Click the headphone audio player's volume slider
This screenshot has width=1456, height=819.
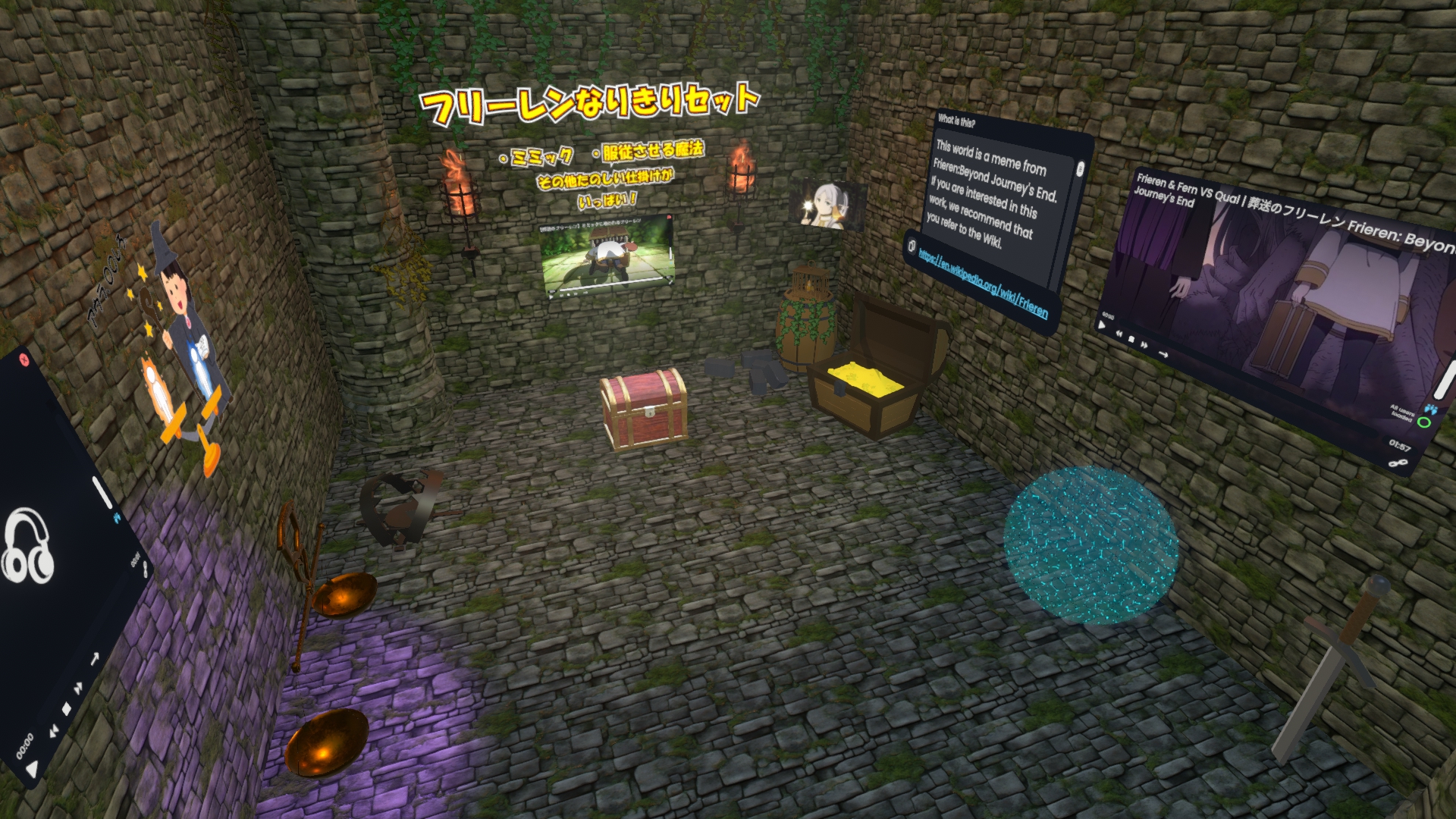click(101, 493)
